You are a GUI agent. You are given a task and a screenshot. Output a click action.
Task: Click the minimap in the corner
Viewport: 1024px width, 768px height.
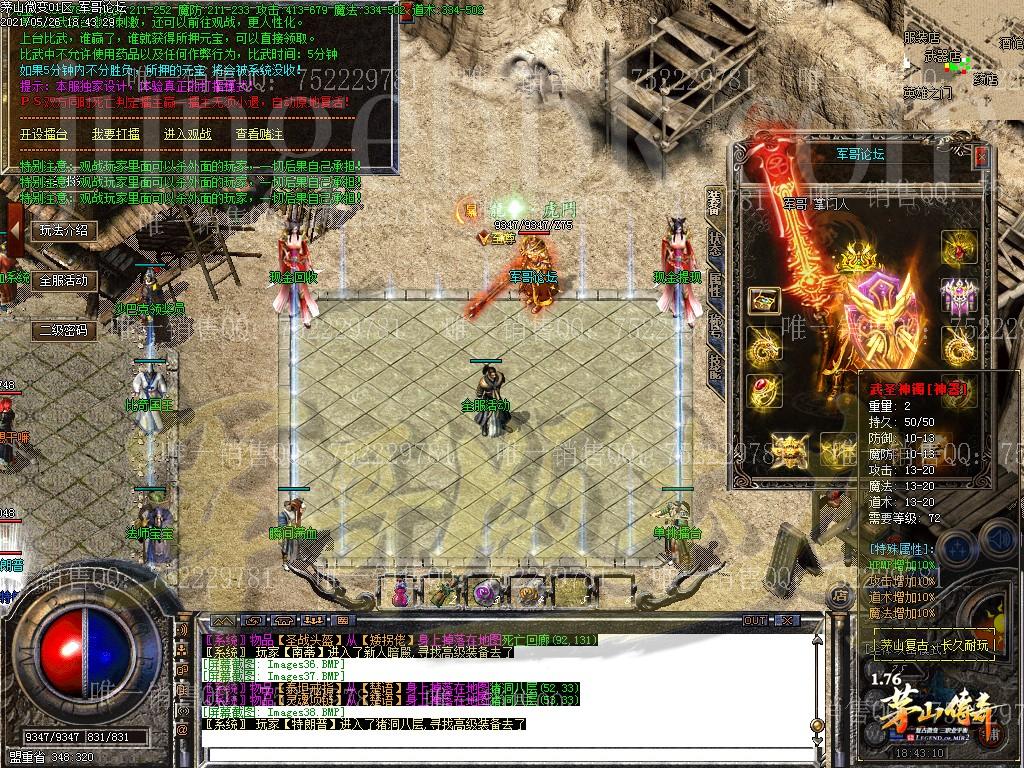pyautogui.click(x=963, y=60)
